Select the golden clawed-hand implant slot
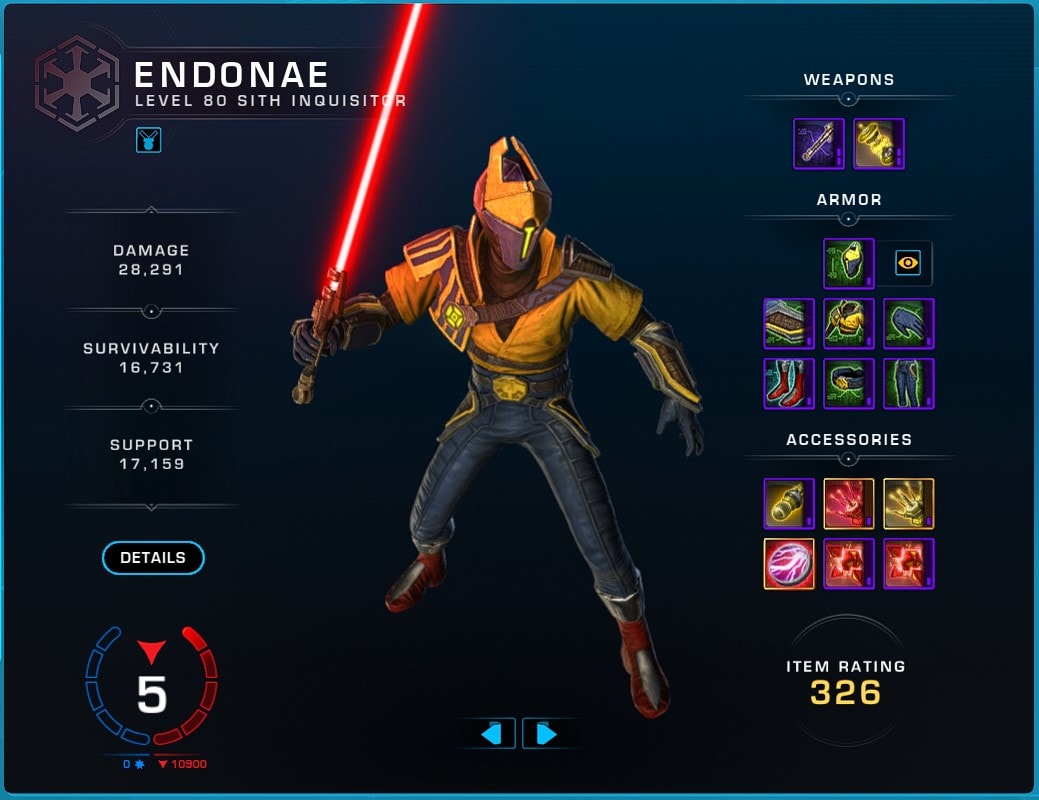Viewport: 1039px width, 800px height. [909, 504]
